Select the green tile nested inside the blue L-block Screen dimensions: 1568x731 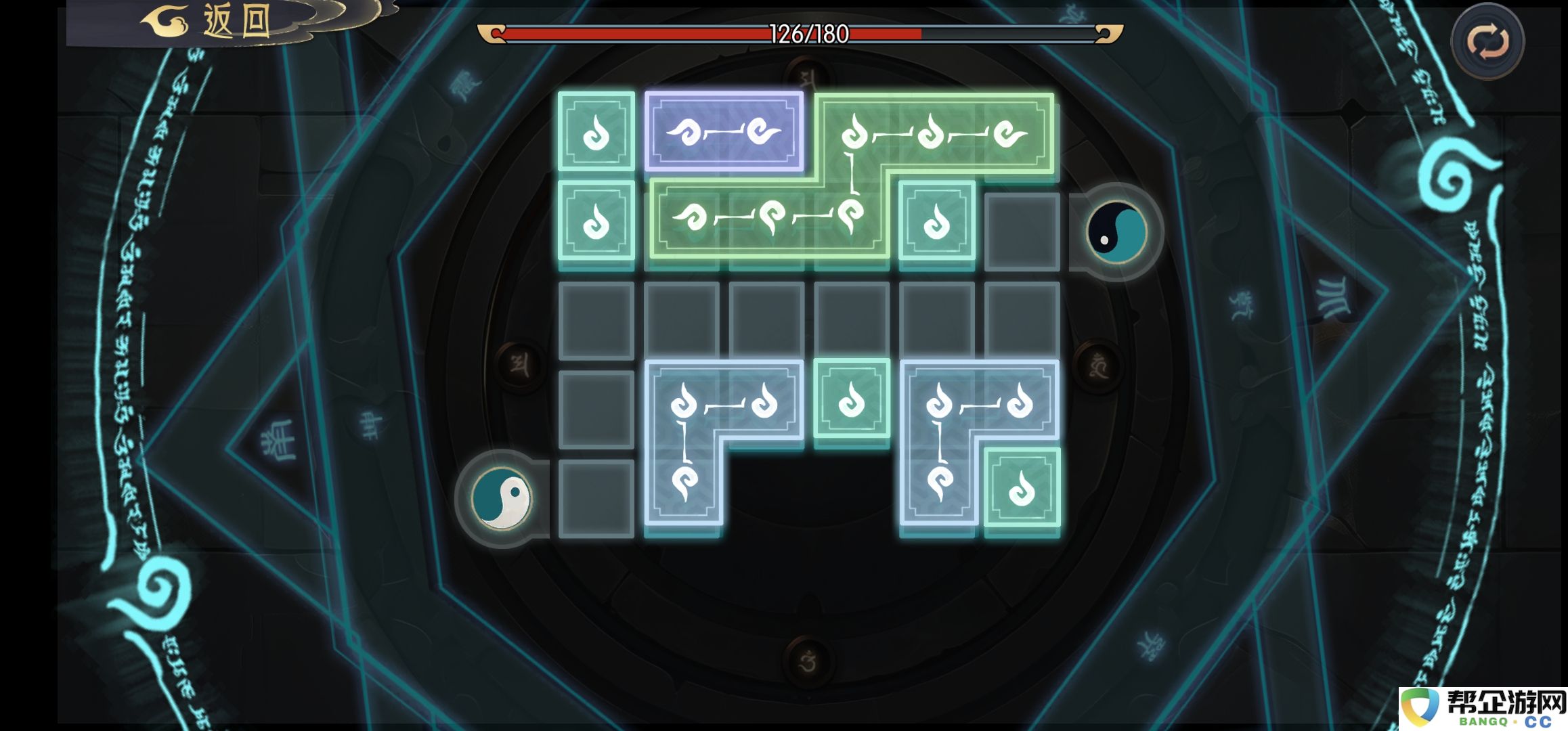(x=1022, y=487)
